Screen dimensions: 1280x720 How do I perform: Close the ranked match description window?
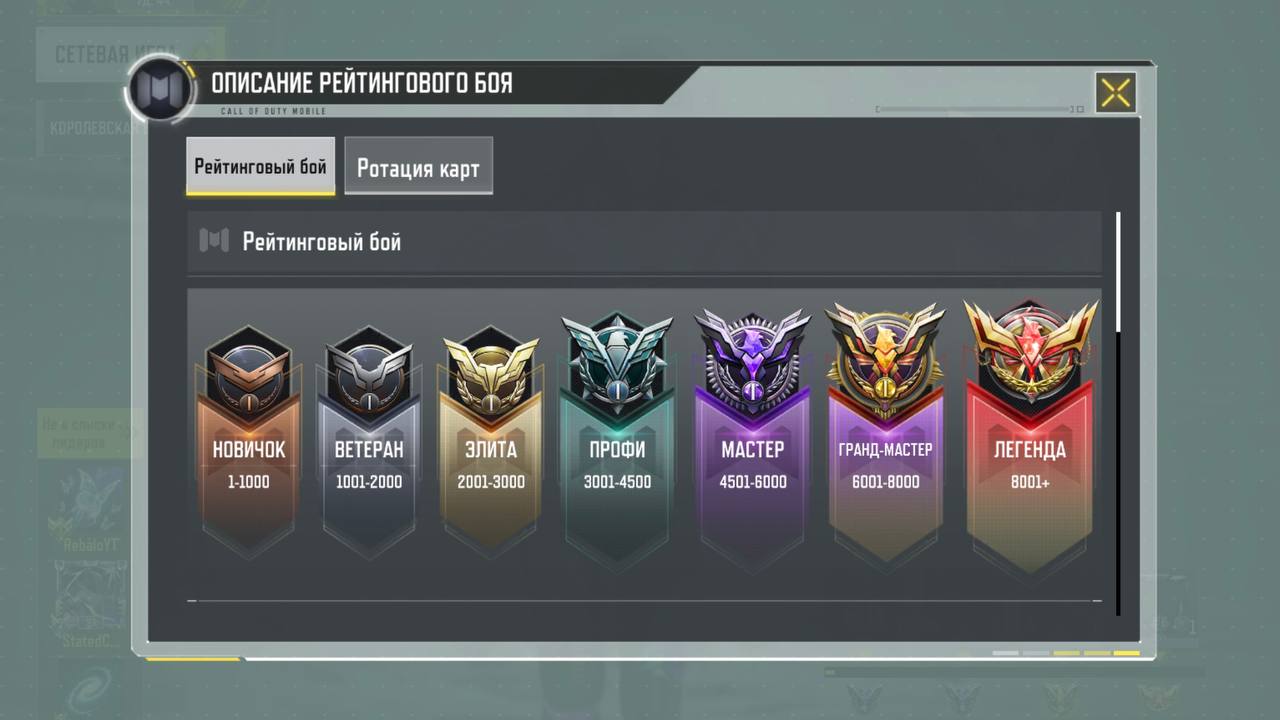pos(1115,93)
